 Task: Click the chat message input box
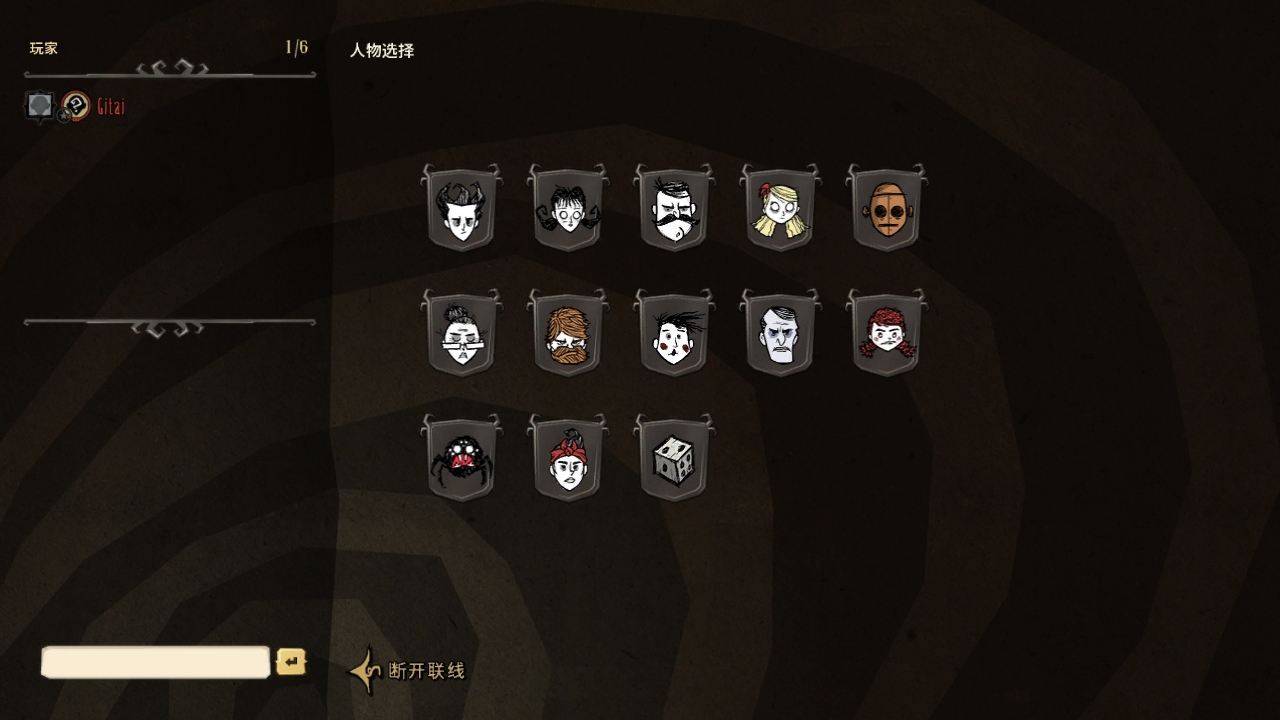pos(156,662)
